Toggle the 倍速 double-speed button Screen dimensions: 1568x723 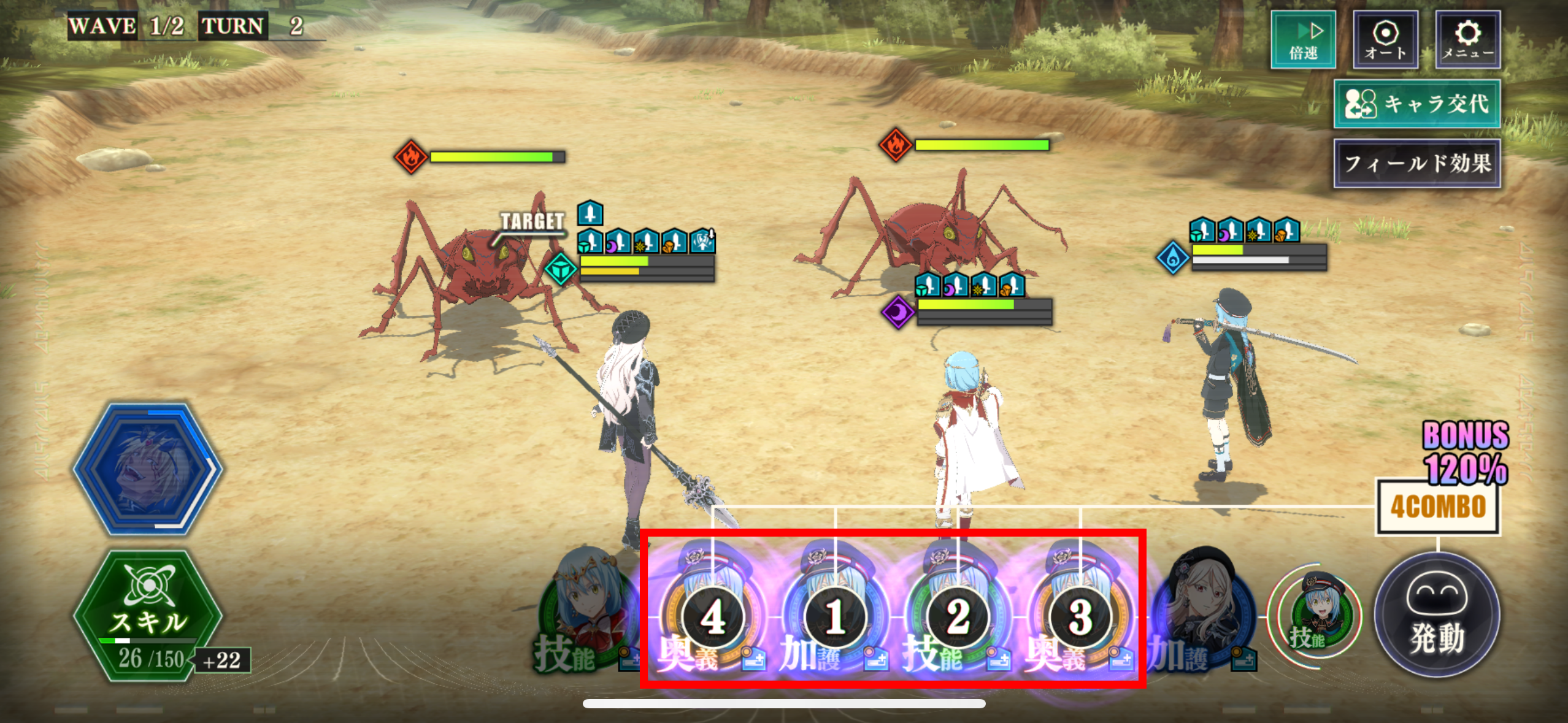[1303, 40]
